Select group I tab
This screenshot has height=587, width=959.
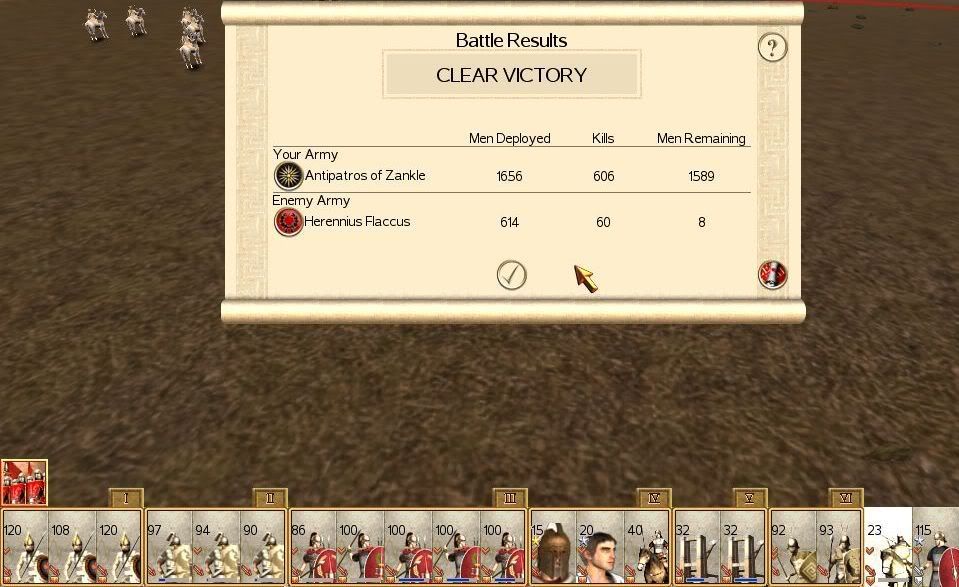[126, 498]
